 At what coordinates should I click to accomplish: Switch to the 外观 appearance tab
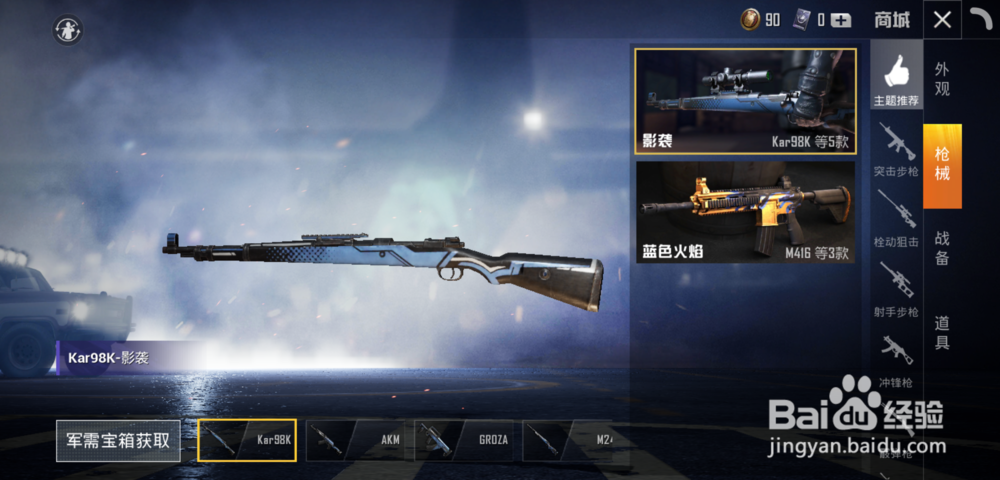point(942,79)
